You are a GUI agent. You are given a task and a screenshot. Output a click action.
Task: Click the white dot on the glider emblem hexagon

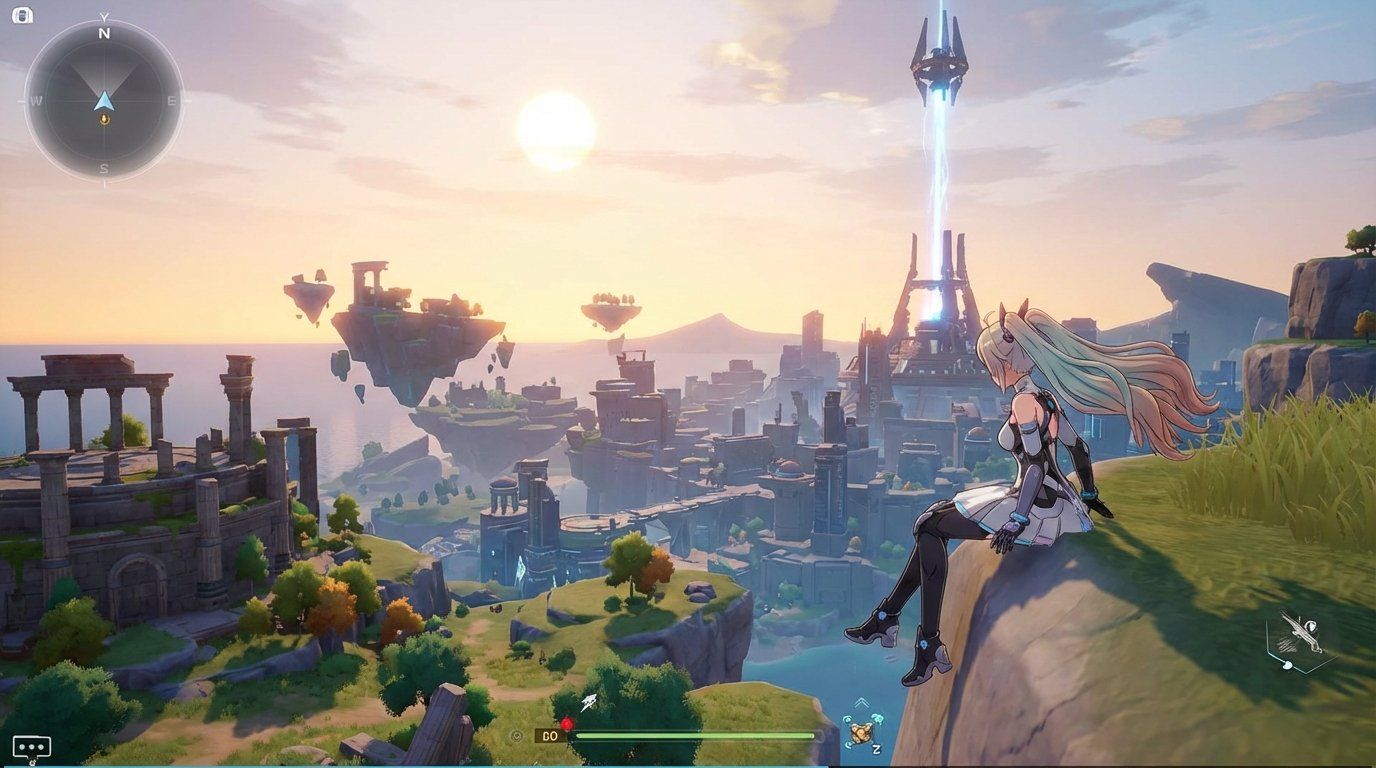[1287, 665]
